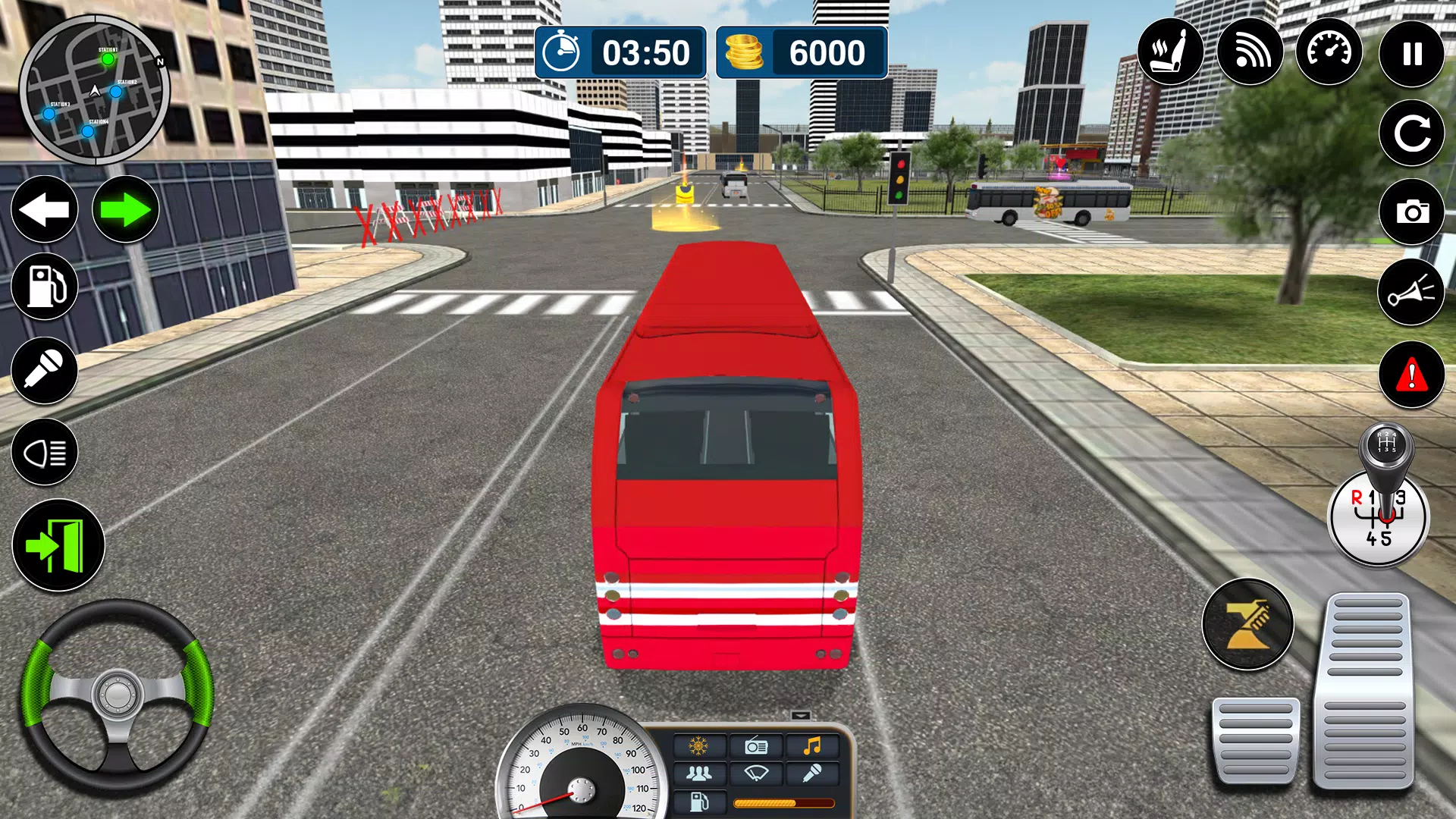Toggle the headlights on
This screenshot has height=819, width=1456.
[45, 451]
